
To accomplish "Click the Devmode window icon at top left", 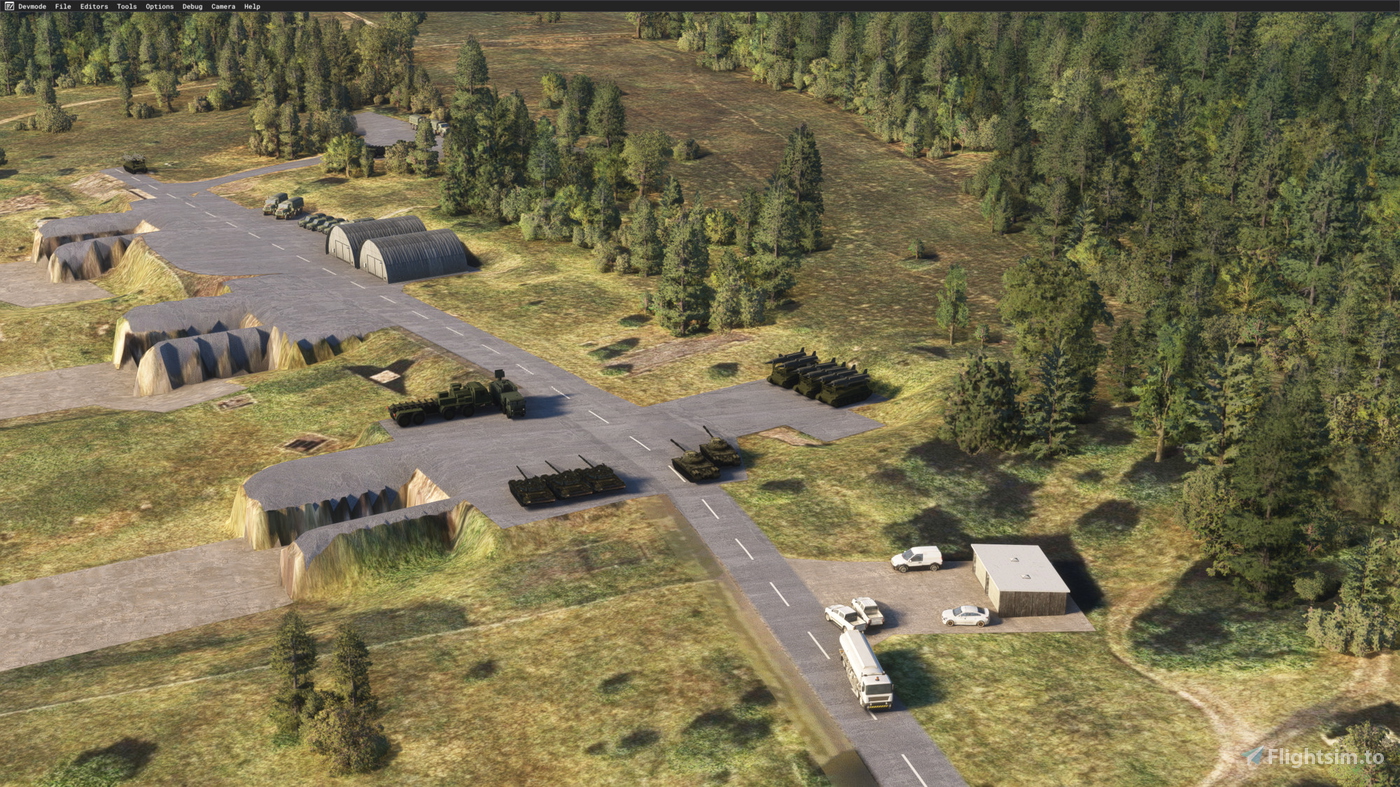I will (x=8, y=5).
